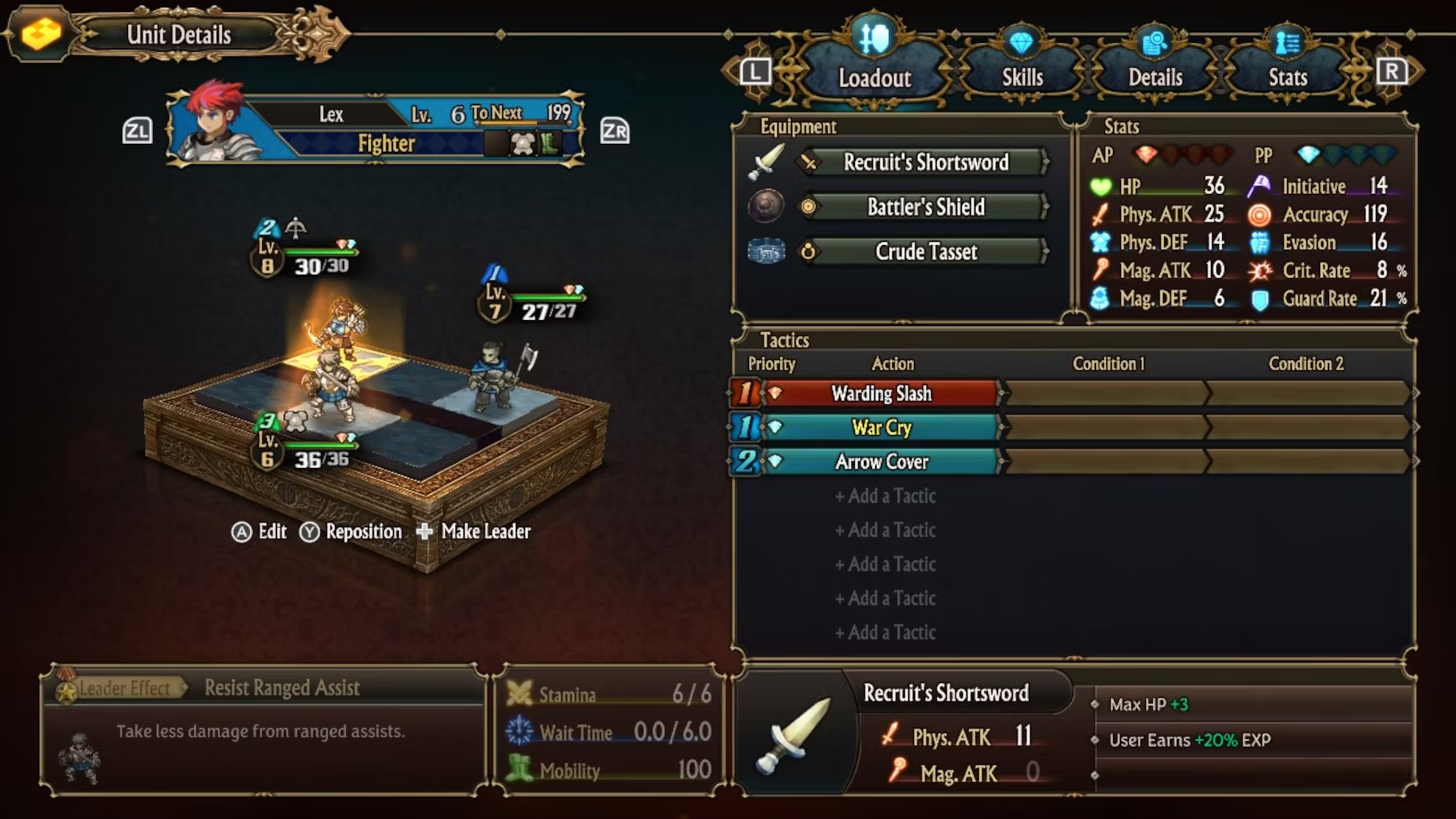Open the Skills tab
Image resolution: width=1456 pixels, height=819 pixels.
(1022, 77)
